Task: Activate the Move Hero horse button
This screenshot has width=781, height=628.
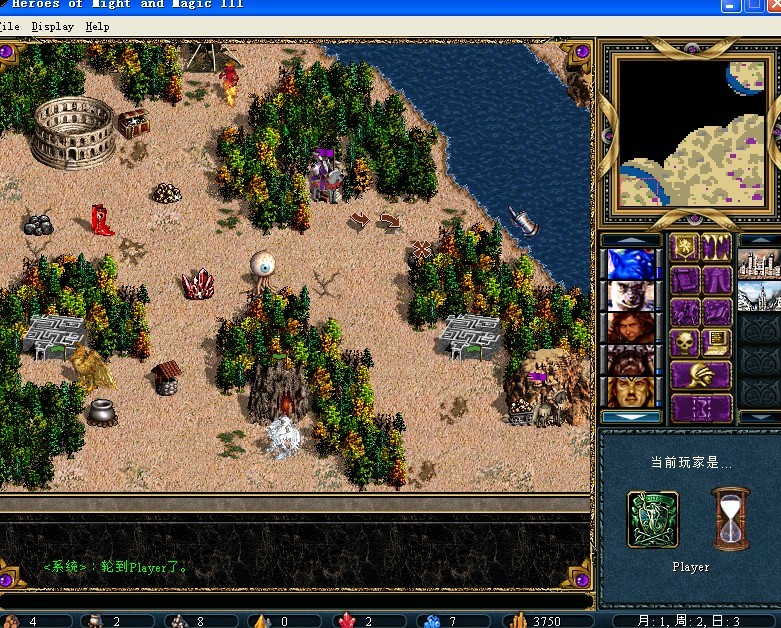Action: [x=684, y=312]
